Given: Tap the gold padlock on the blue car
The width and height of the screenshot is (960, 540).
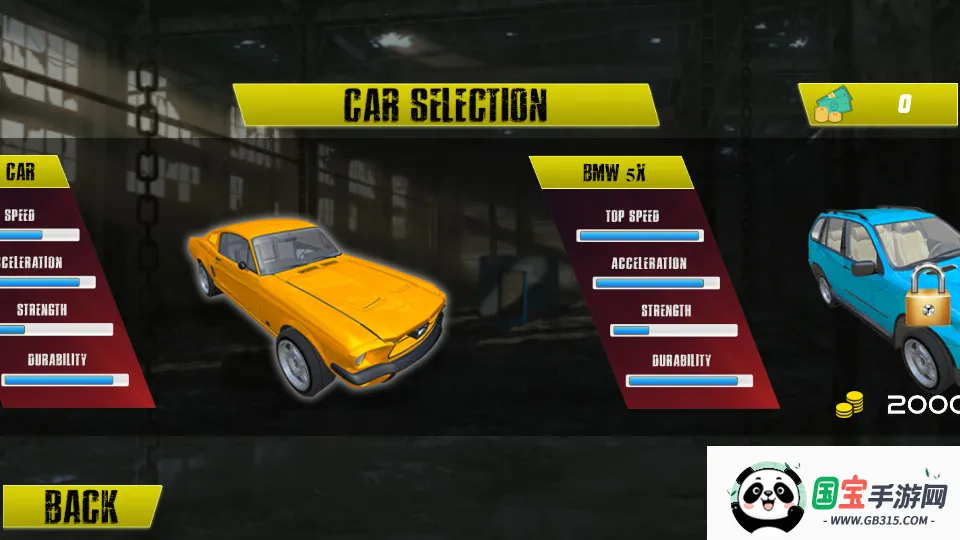Looking at the screenshot, I should point(929,299).
